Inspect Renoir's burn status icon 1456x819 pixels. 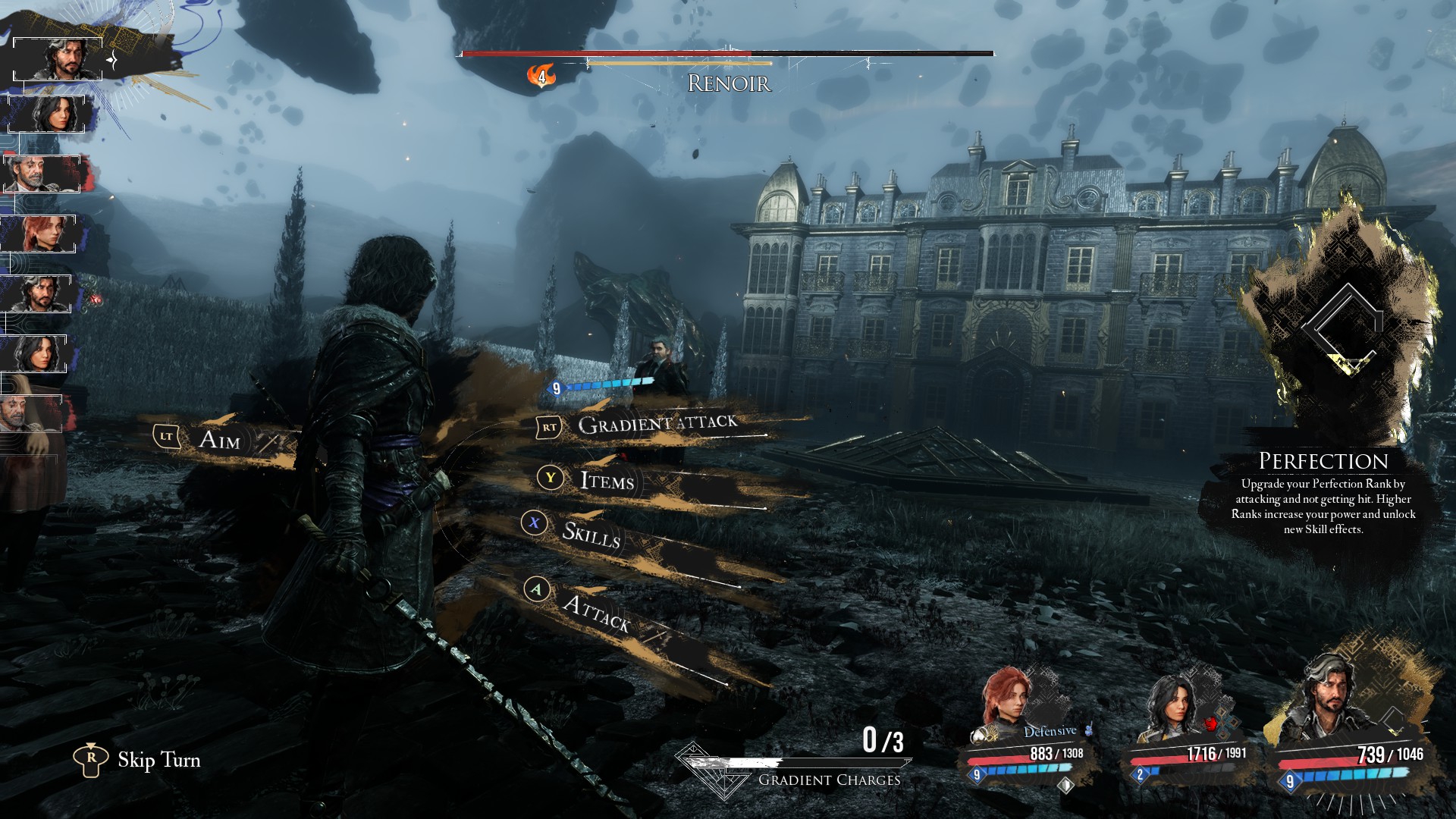pyautogui.click(x=541, y=76)
